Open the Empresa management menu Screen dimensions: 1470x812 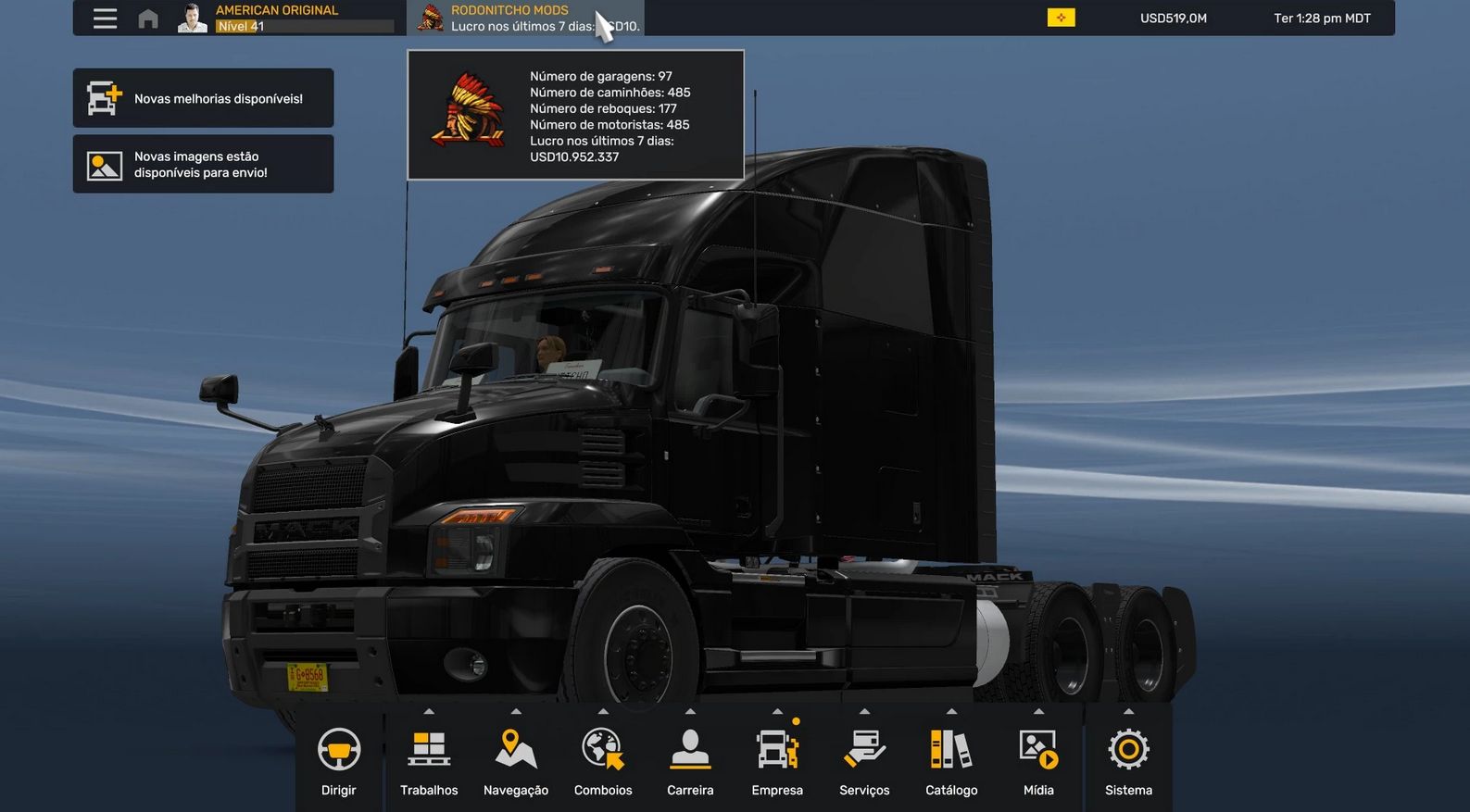point(777,759)
